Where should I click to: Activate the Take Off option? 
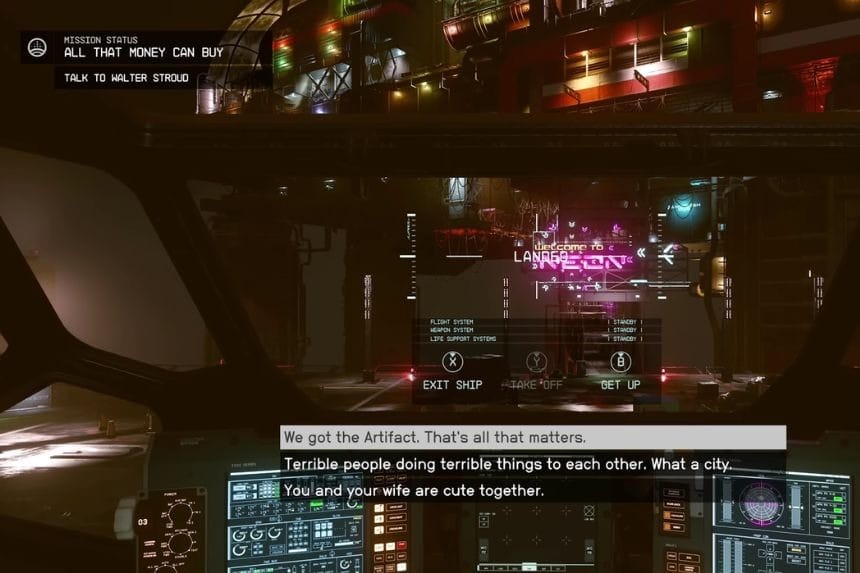[537, 371]
